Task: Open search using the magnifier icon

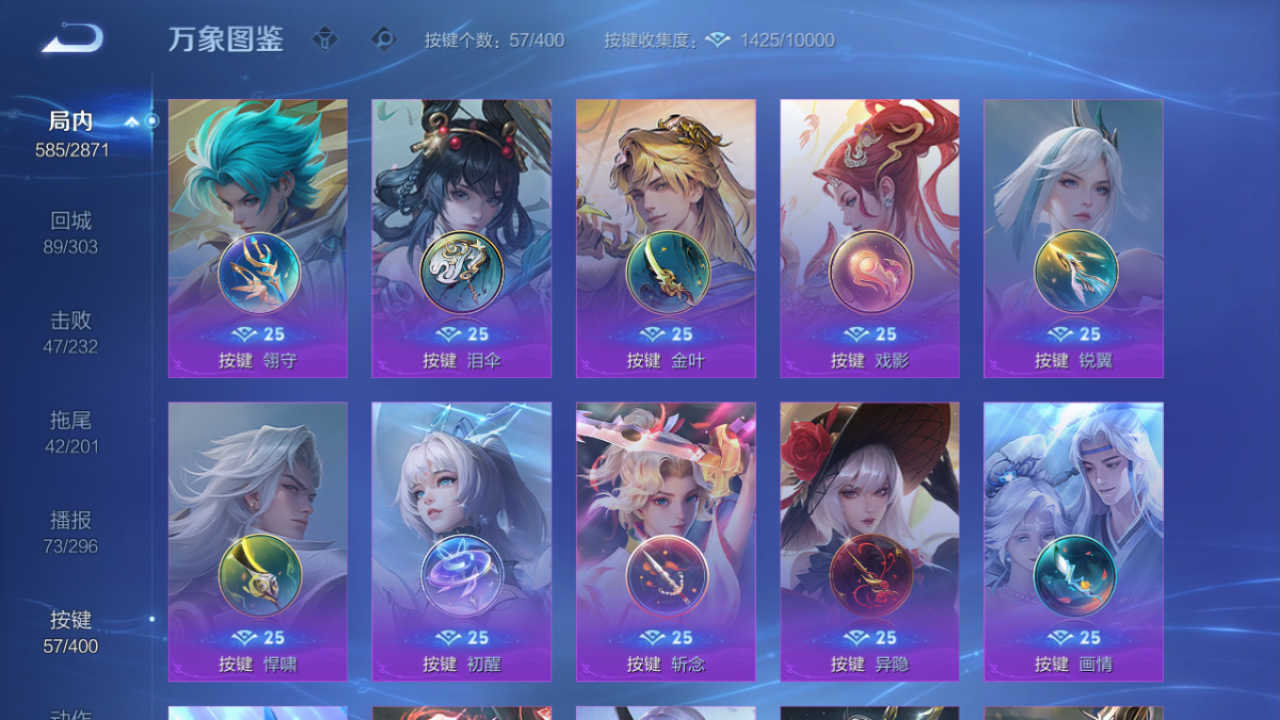Action: pos(383,40)
